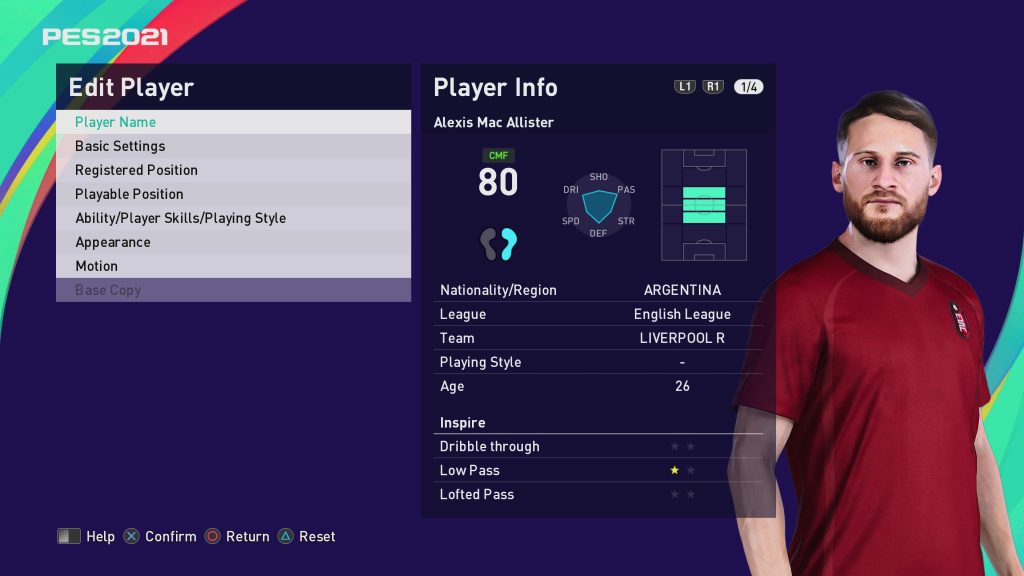1024x576 pixels.
Task: Select the Lofted Pass inspire row
Action: click(598, 494)
